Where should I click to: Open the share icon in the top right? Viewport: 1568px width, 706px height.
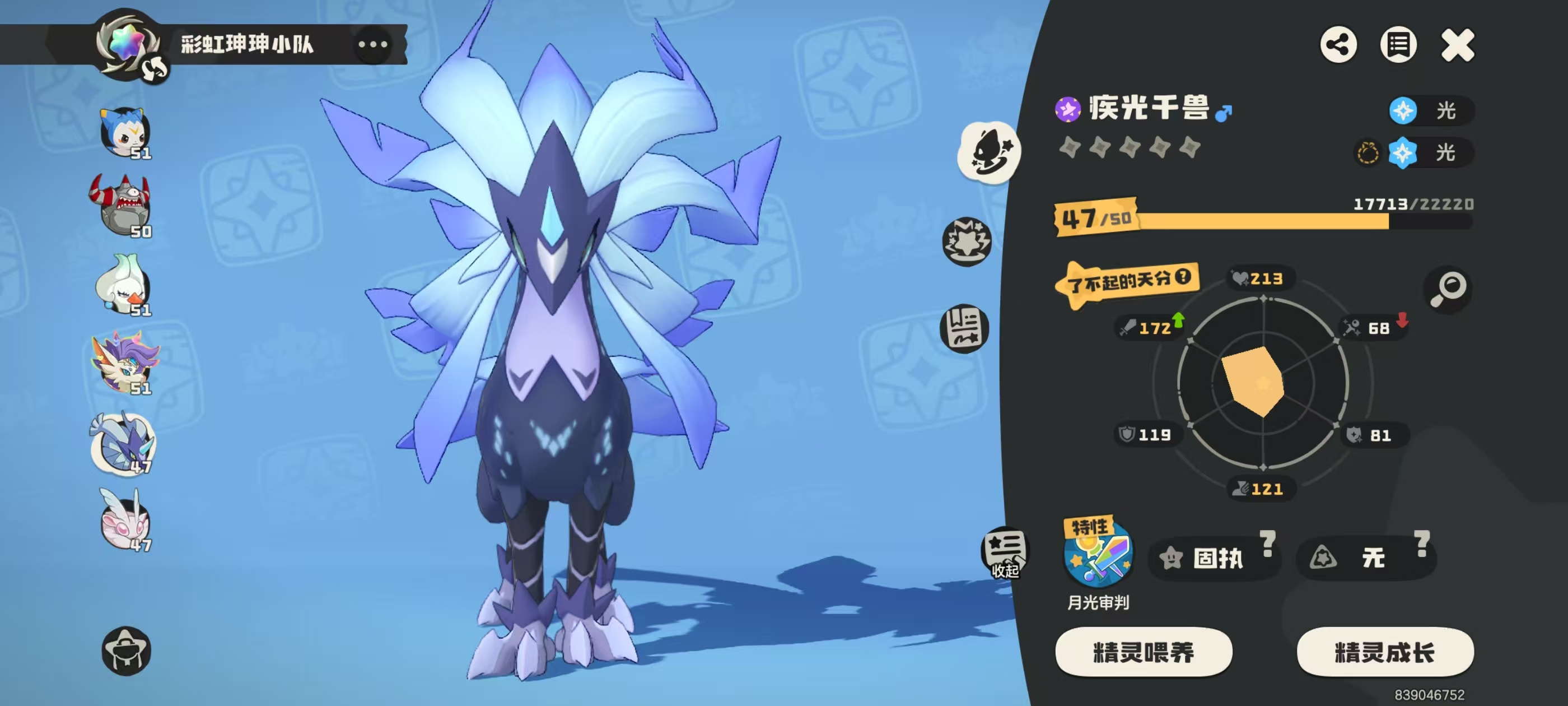[1338, 44]
